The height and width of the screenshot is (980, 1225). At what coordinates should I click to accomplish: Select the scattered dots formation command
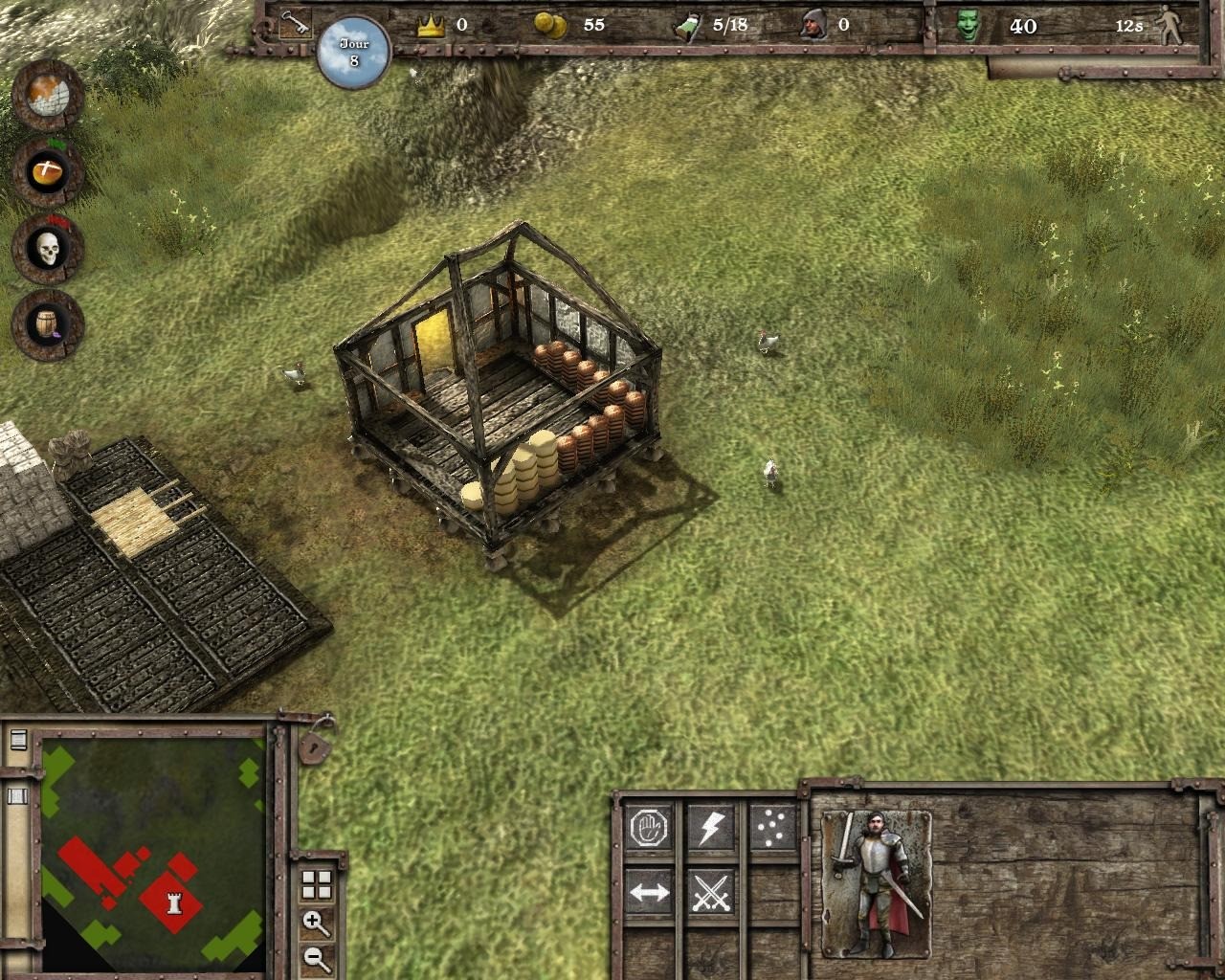click(x=771, y=828)
